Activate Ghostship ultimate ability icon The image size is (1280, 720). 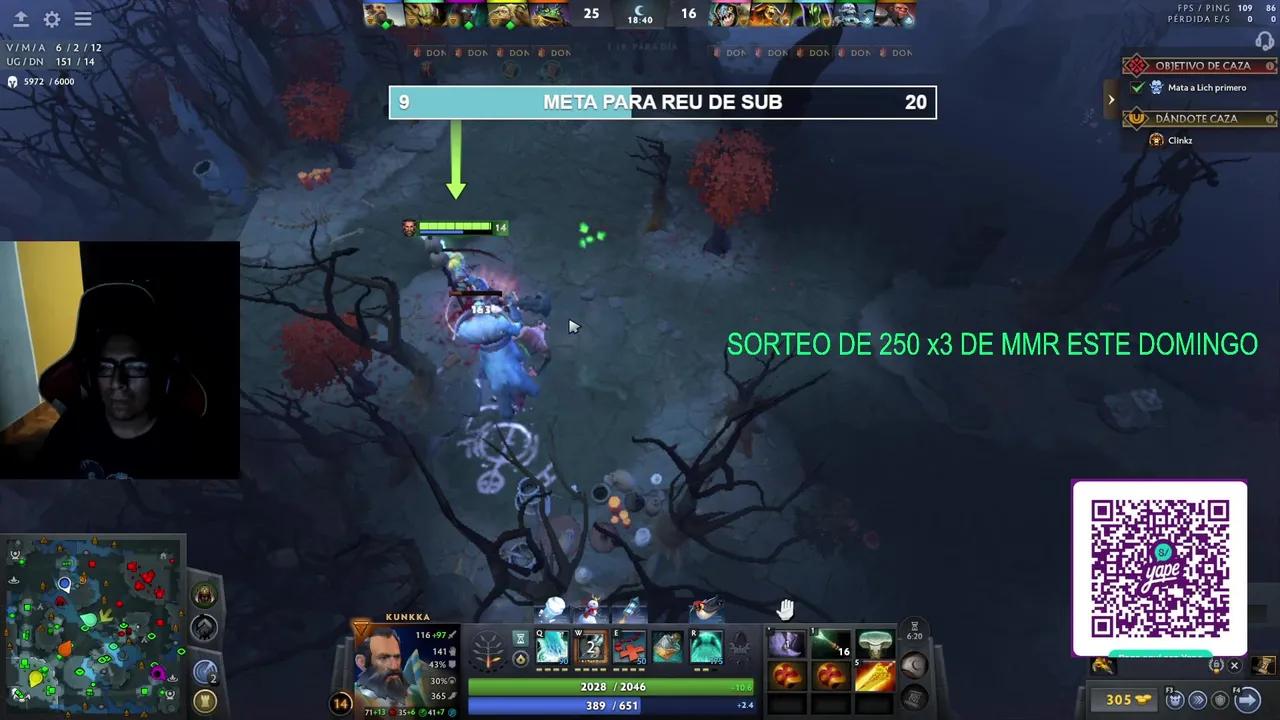click(x=704, y=645)
